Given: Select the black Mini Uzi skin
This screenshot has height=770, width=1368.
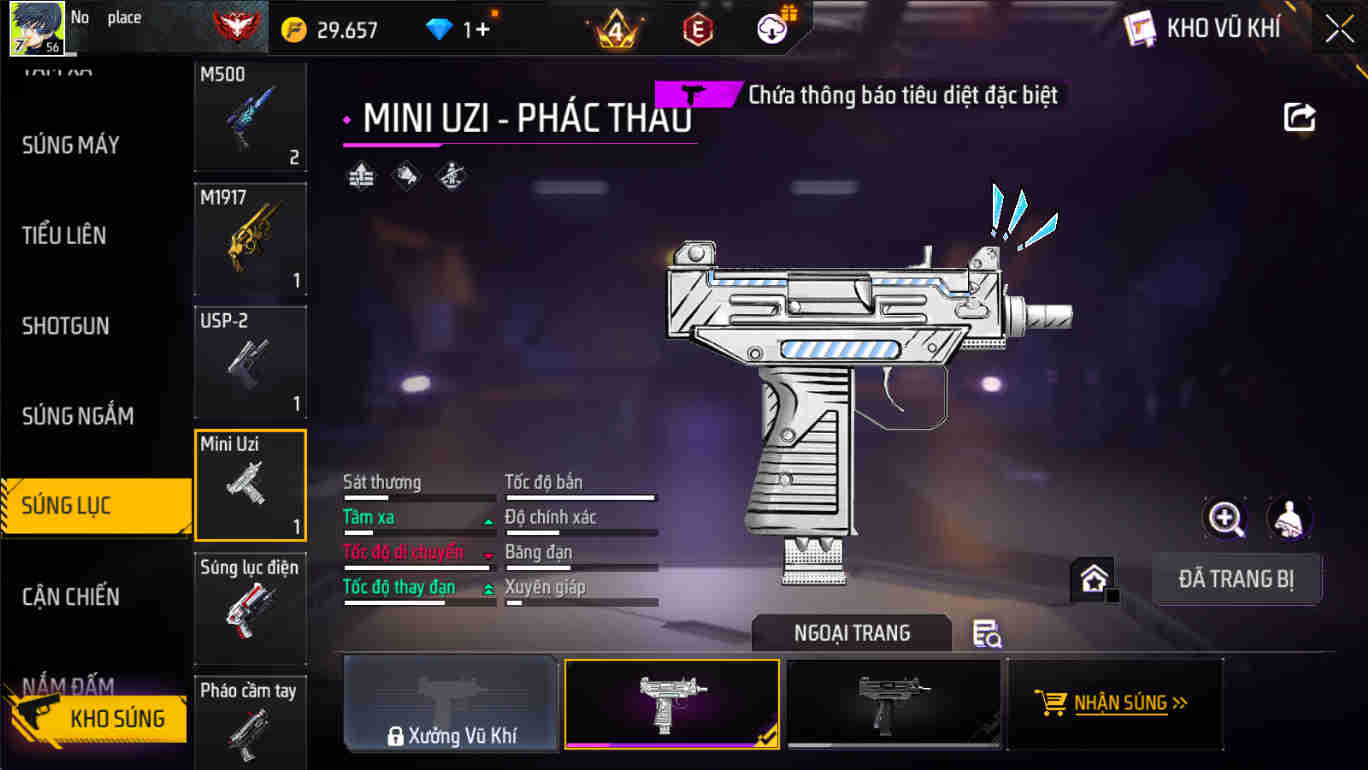Looking at the screenshot, I should (x=893, y=703).
